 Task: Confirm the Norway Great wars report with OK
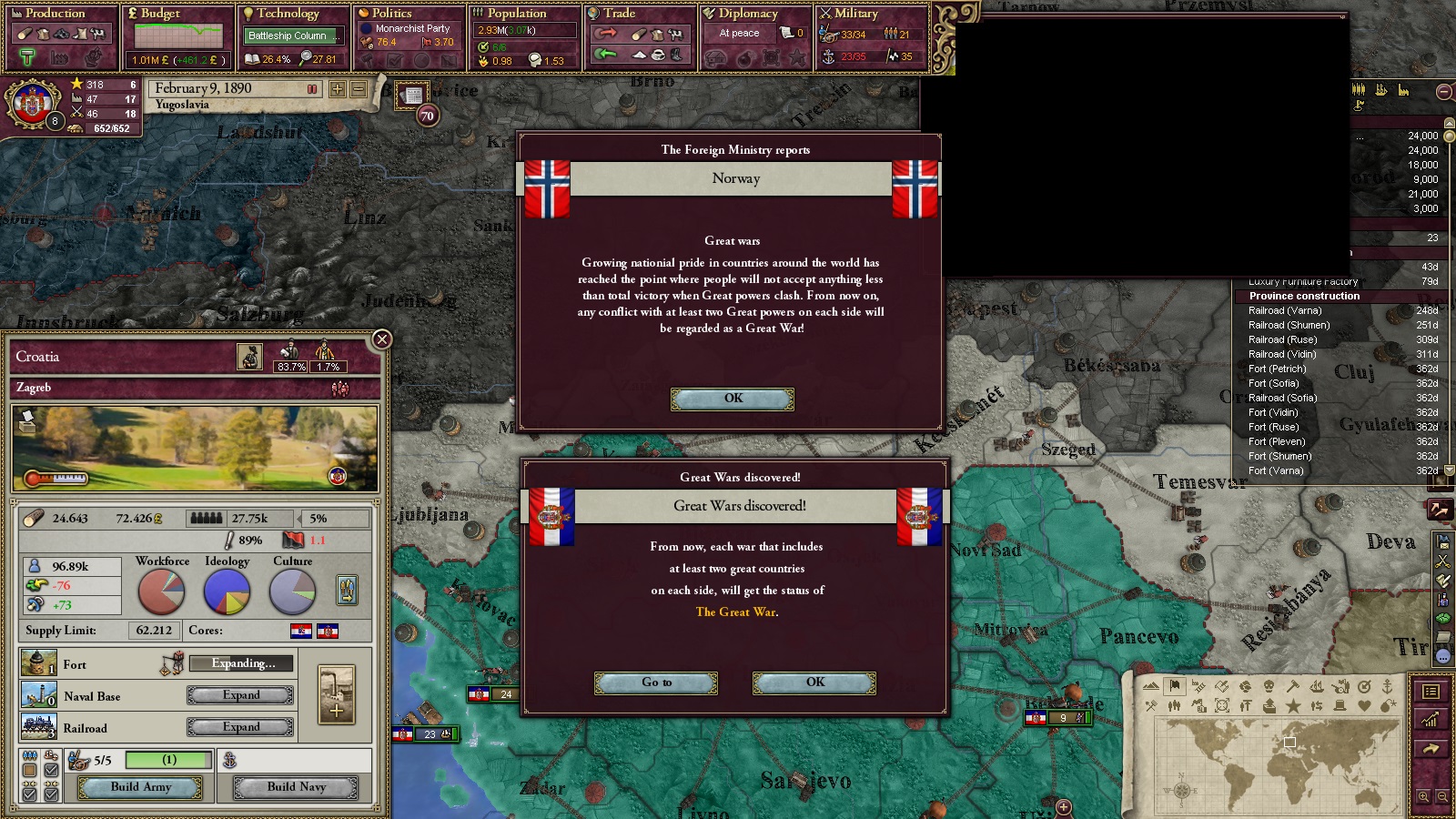click(x=733, y=399)
